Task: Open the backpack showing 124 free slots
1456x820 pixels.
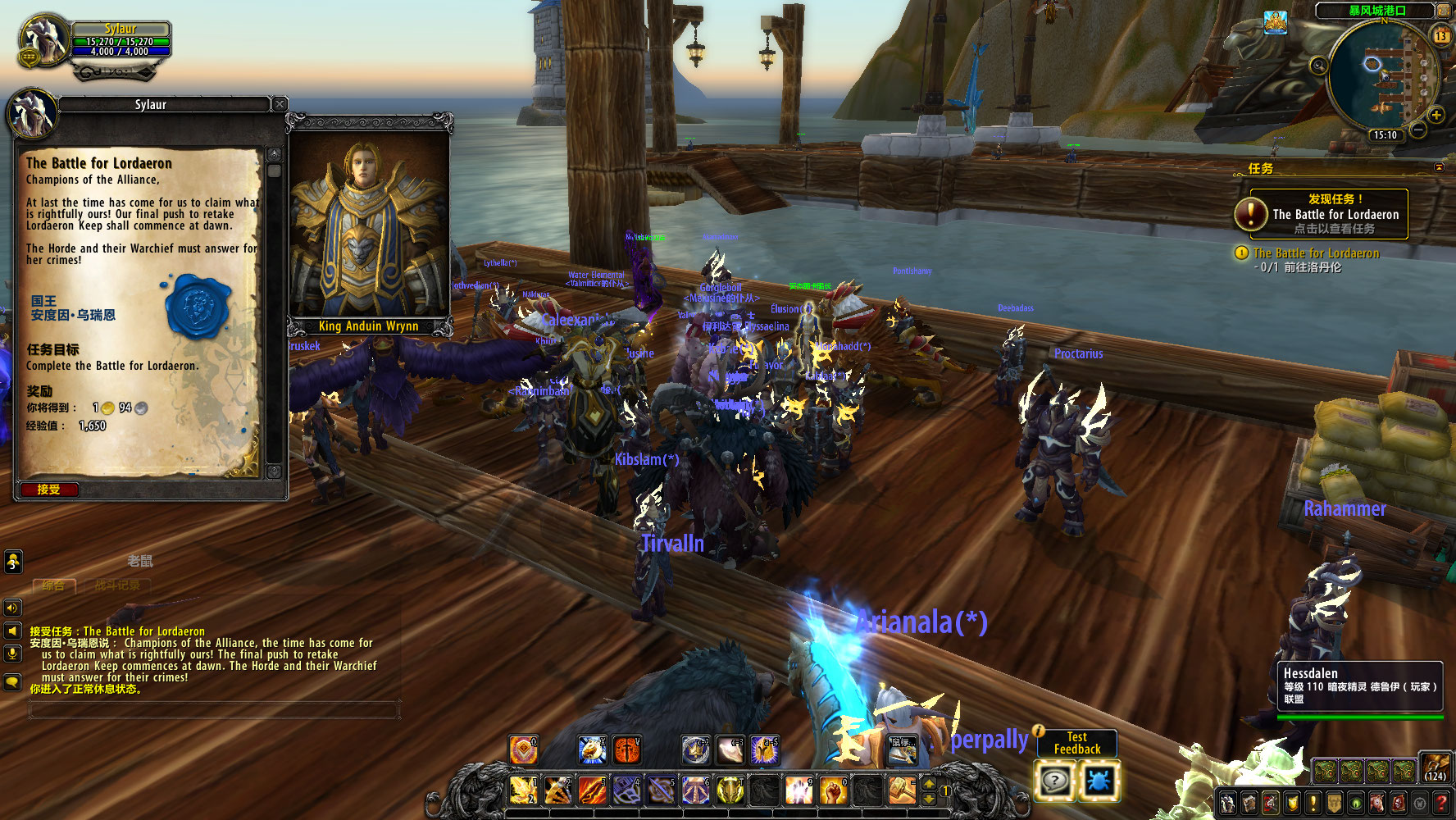Action: tap(1435, 768)
